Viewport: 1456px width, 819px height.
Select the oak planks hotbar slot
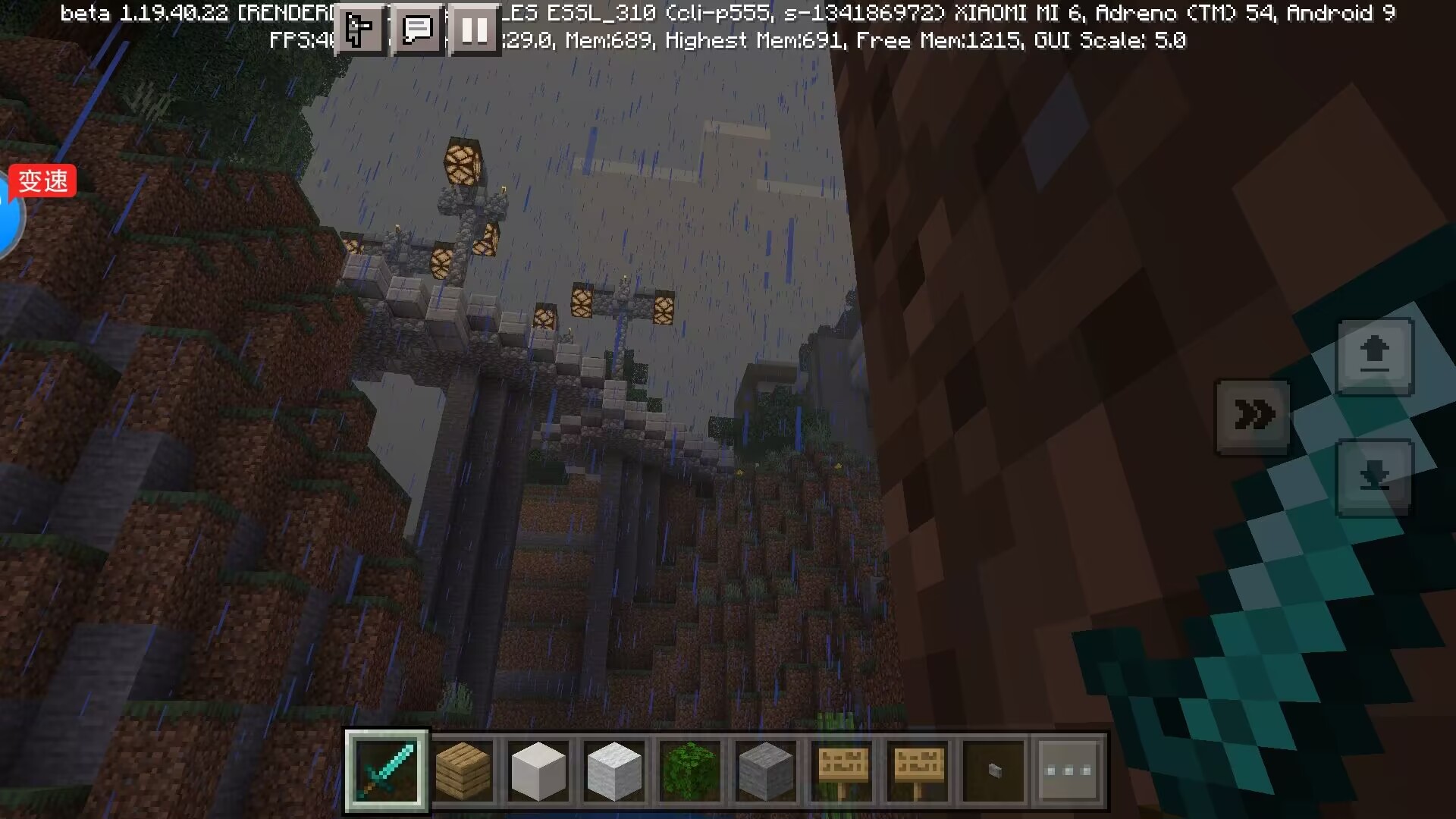[x=463, y=771]
